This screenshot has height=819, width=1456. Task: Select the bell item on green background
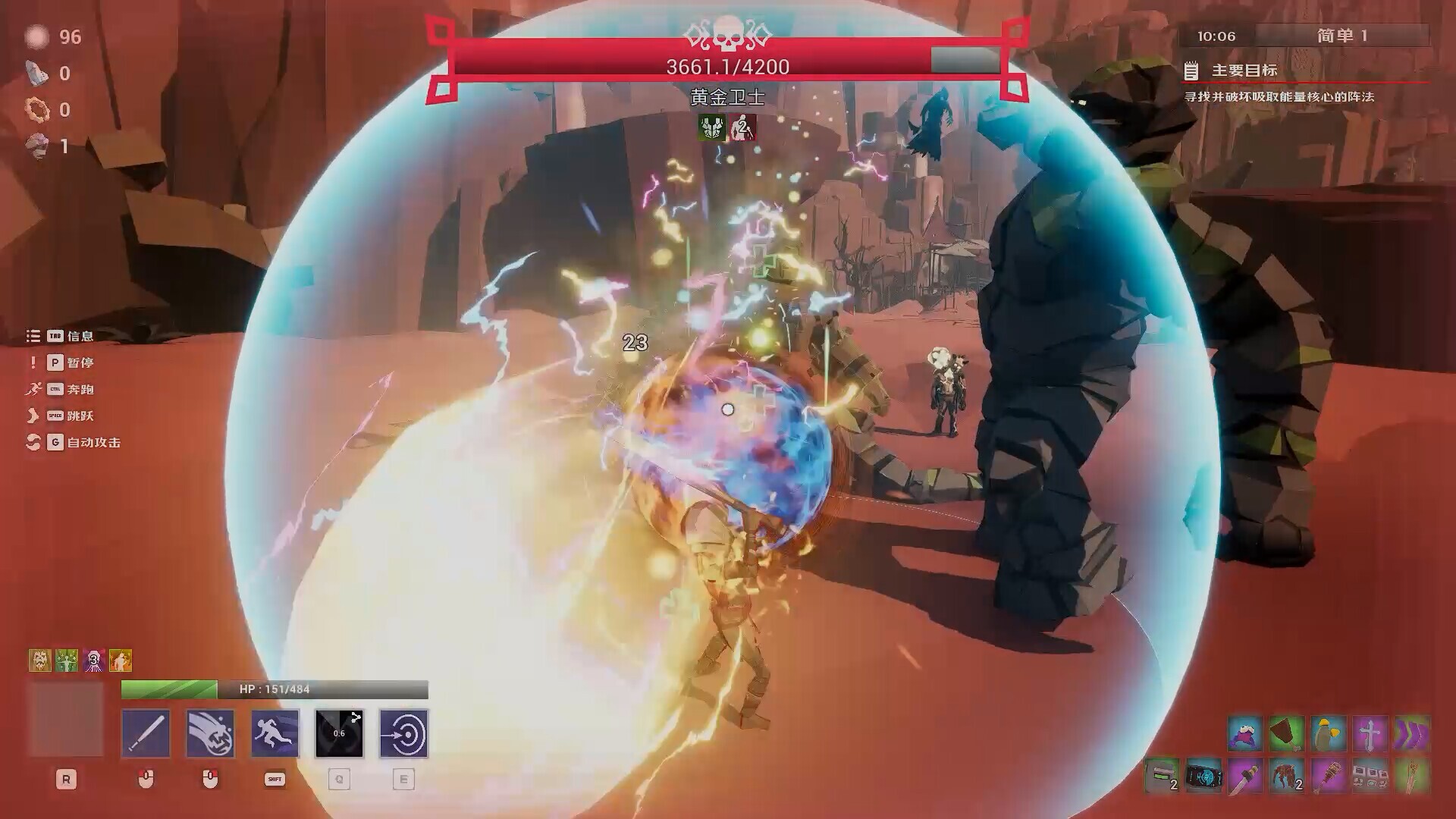(1287, 733)
